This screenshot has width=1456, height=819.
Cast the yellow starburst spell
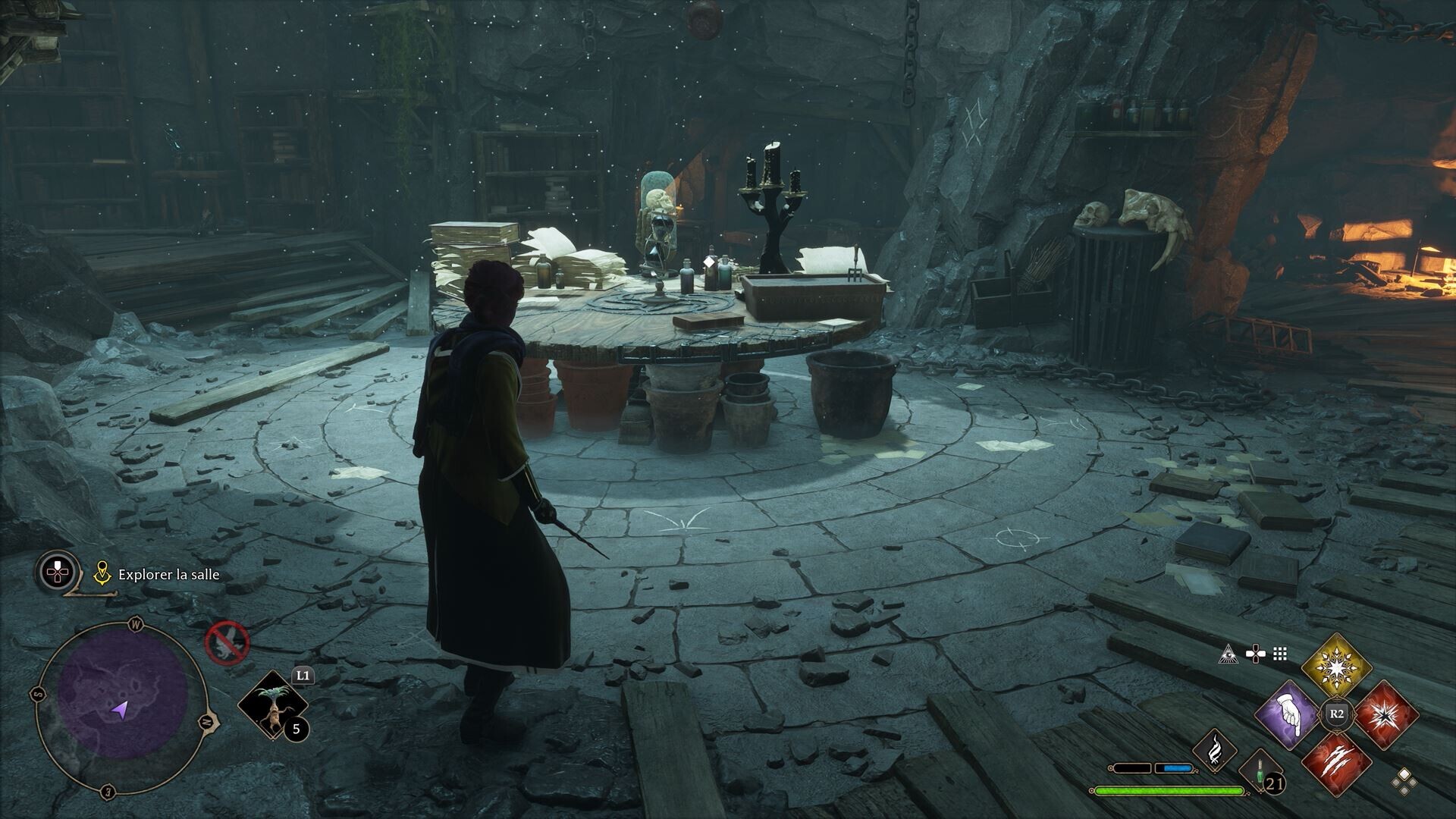pyautogui.click(x=1336, y=668)
